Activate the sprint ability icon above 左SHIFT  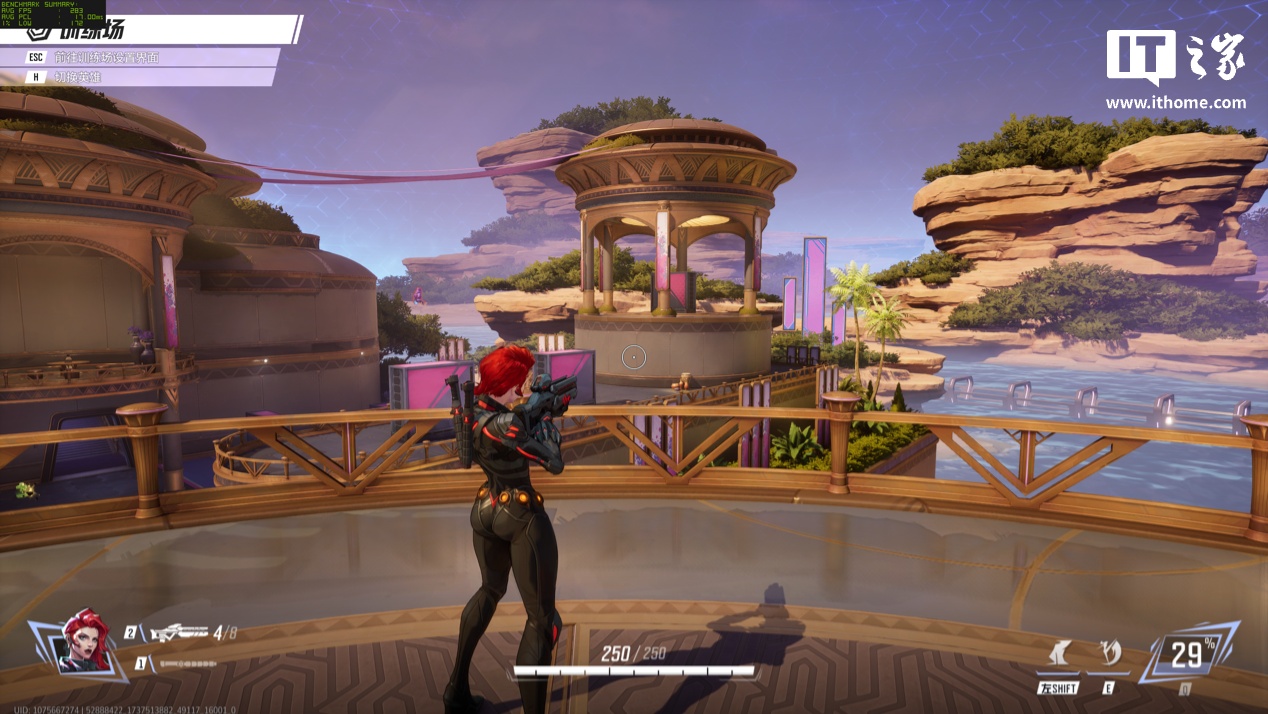(x=1060, y=654)
